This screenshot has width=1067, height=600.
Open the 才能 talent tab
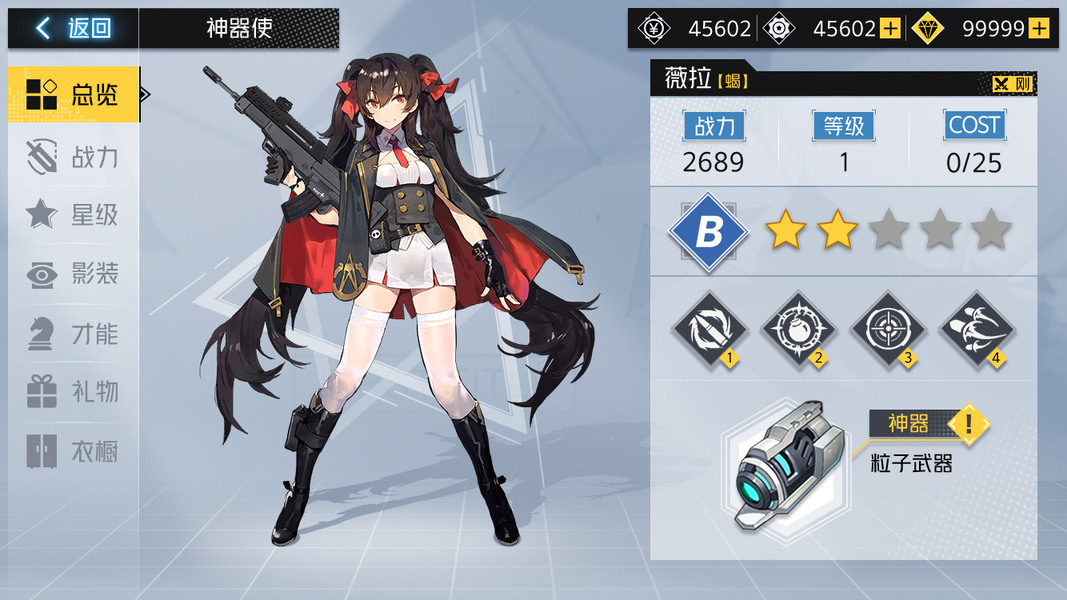click(x=73, y=333)
